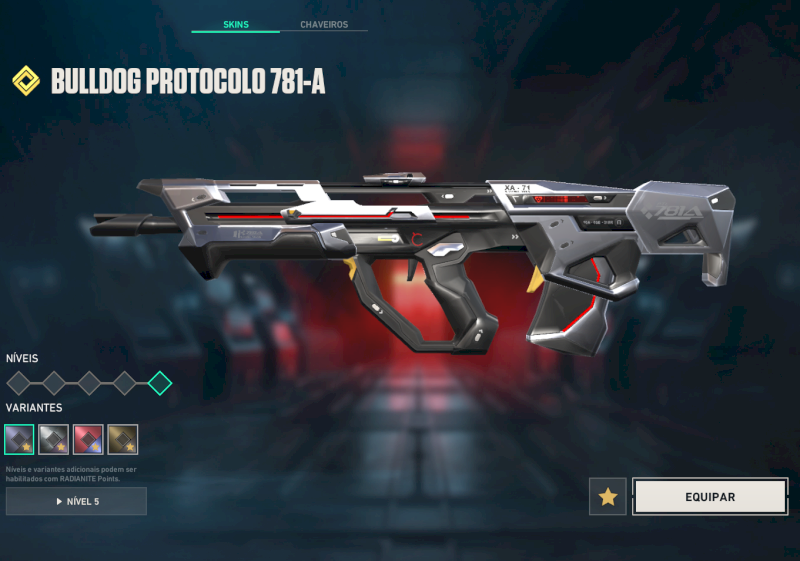Equip the Bulldog Protocolo 781-A skin
The image size is (800, 561).
coord(710,497)
